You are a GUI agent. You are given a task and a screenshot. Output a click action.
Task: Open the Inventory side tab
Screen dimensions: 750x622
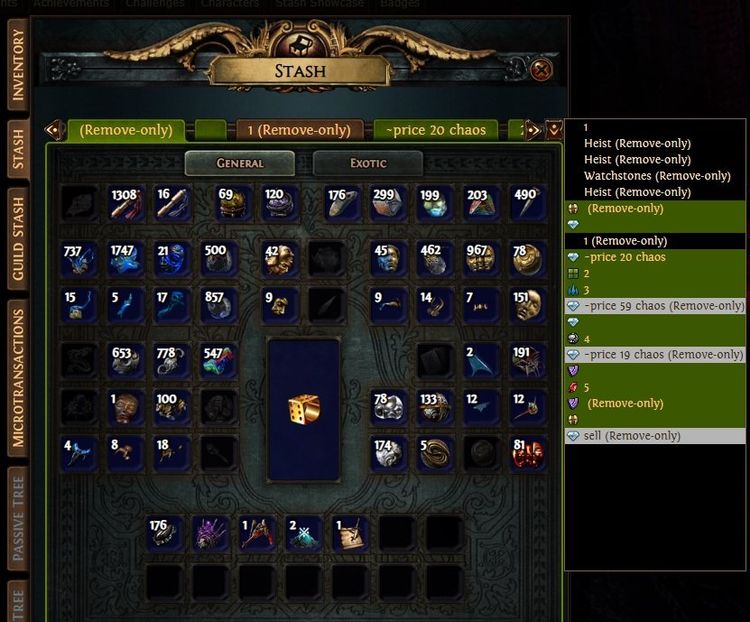[x=18, y=67]
